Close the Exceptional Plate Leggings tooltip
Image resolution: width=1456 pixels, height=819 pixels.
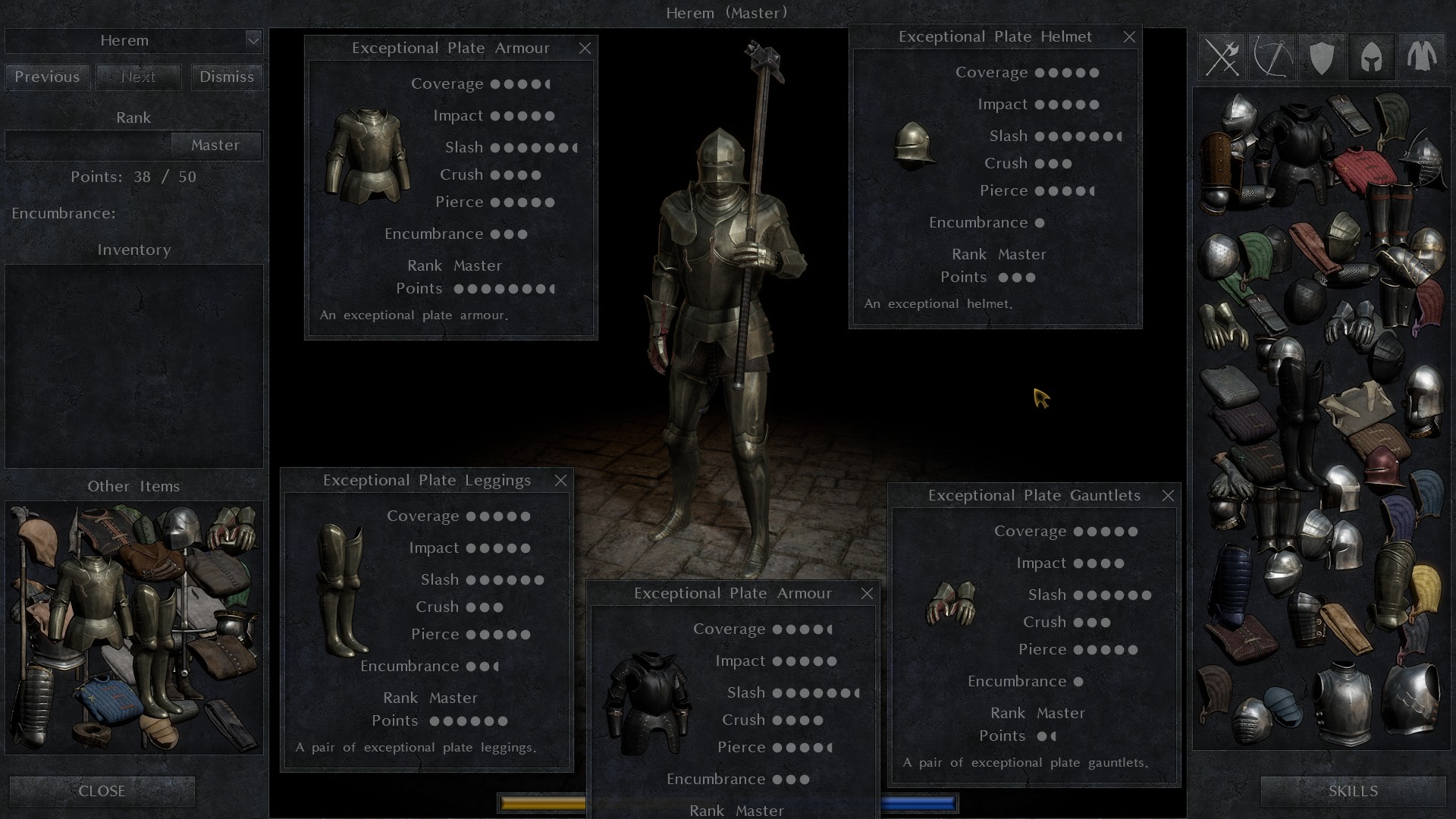click(561, 480)
